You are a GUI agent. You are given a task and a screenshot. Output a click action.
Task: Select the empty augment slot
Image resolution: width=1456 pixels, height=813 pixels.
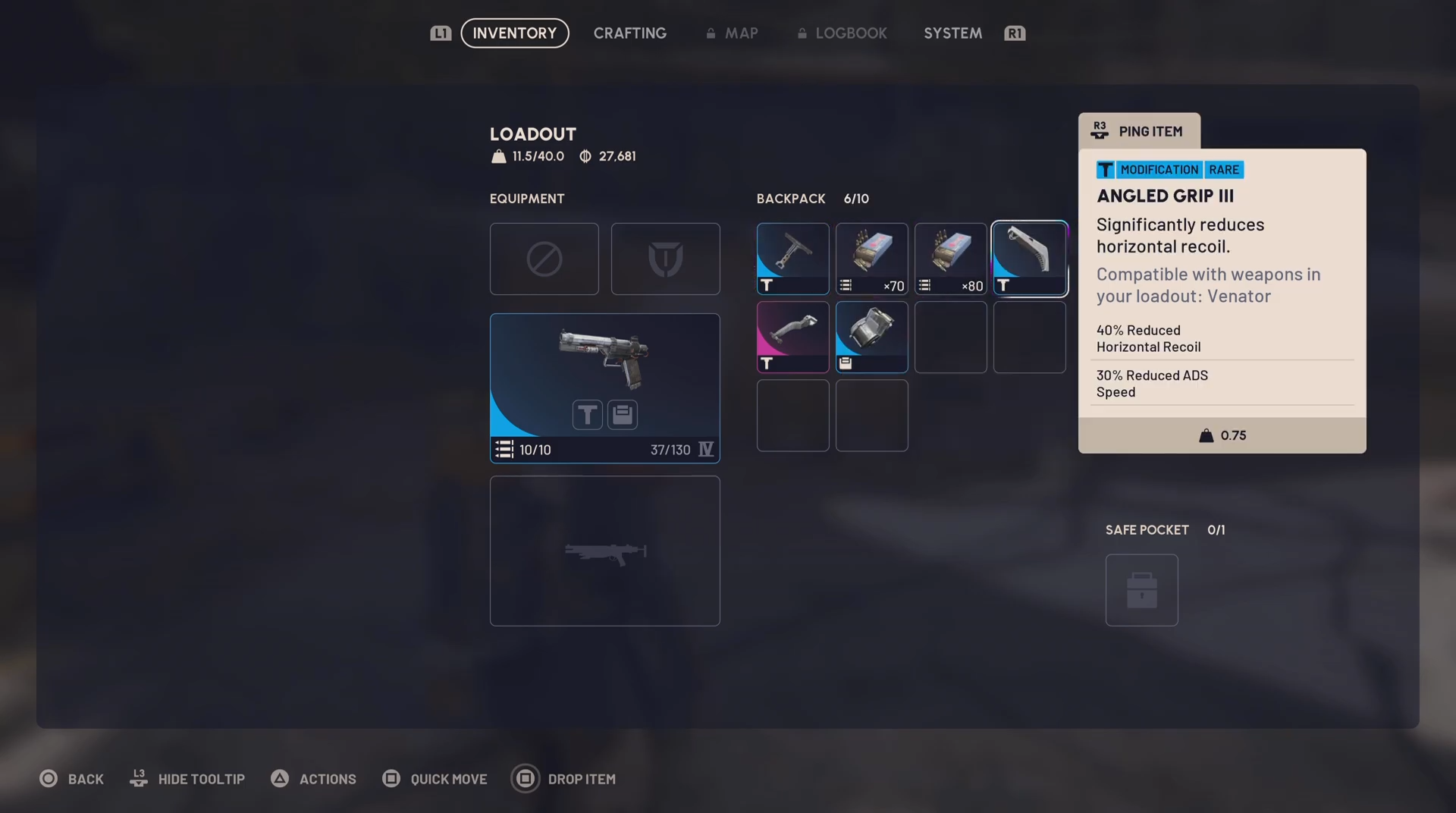(x=544, y=259)
